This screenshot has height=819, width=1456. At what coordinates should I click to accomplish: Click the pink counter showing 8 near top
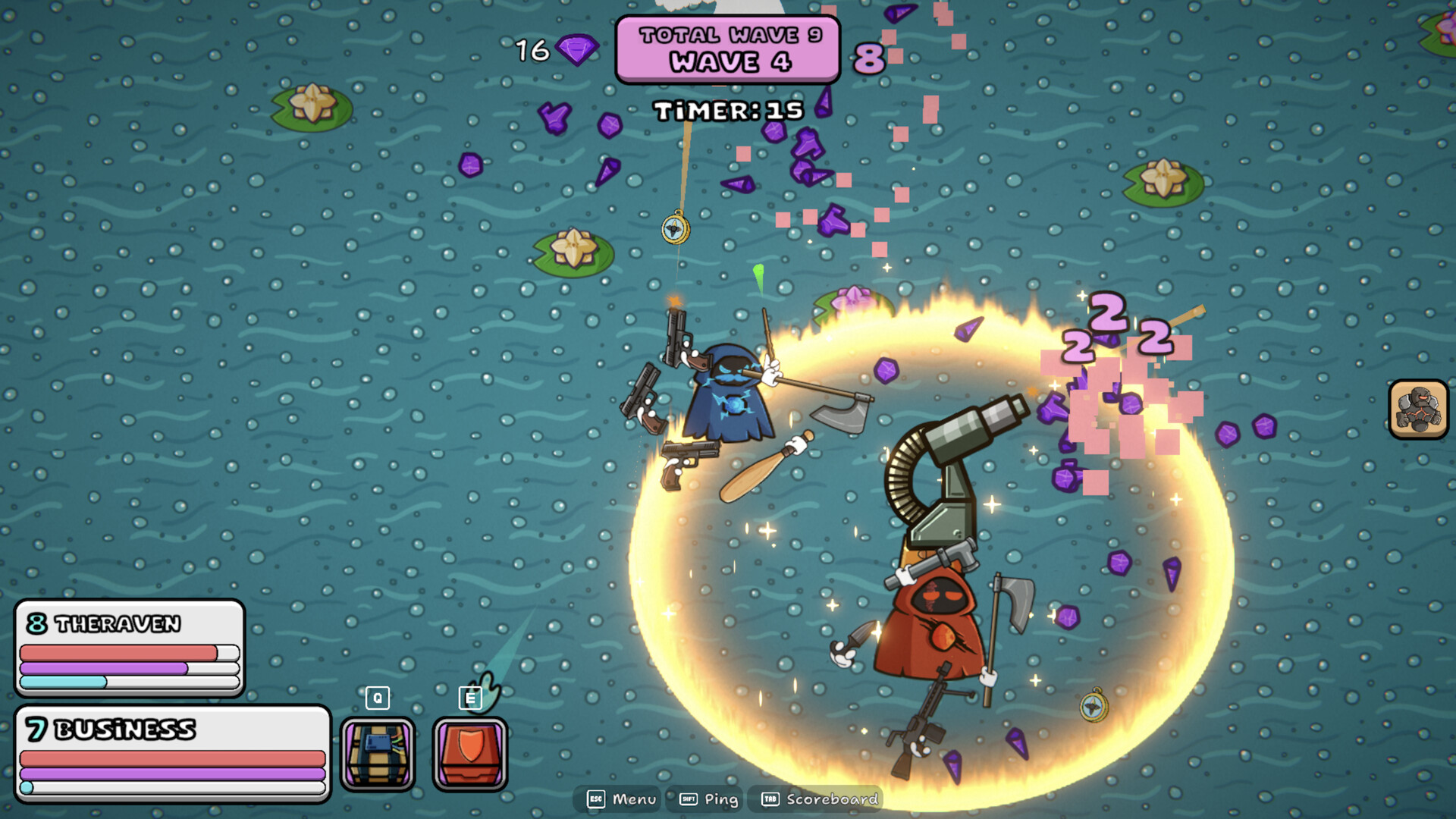pos(869,56)
